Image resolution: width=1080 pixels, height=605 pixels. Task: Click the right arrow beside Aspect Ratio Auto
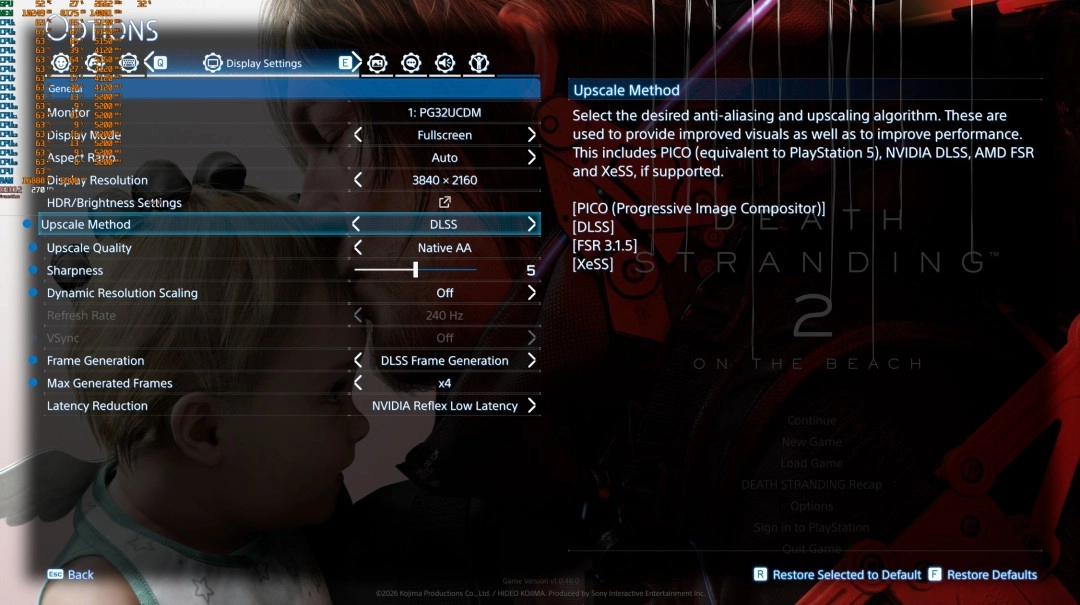(x=531, y=158)
